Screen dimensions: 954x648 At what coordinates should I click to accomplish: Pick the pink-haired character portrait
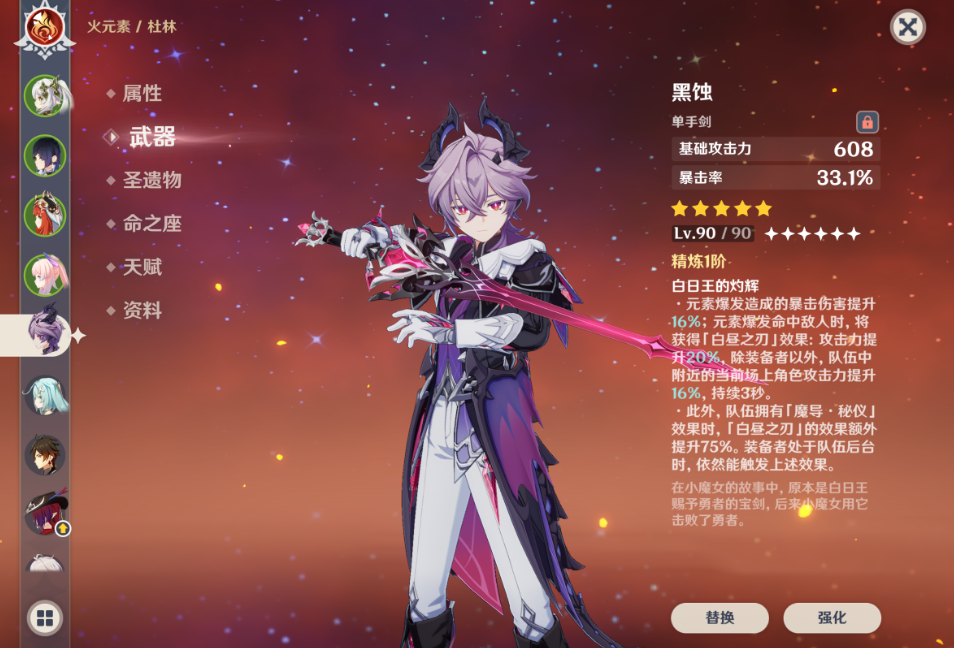(x=45, y=275)
